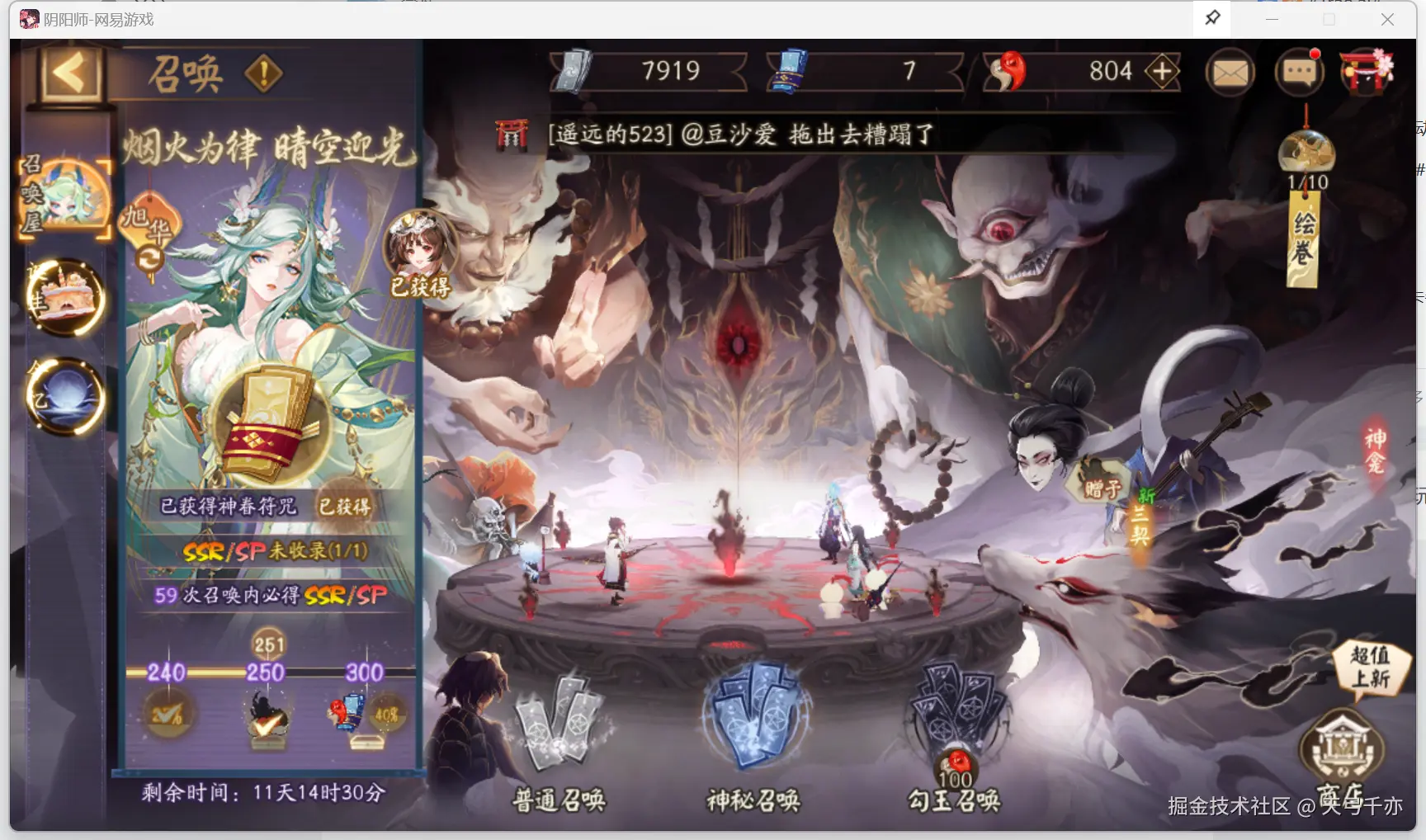The width and height of the screenshot is (1426, 840).
Task: Toggle the window pin in the title bar
Action: tap(1211, 18)
